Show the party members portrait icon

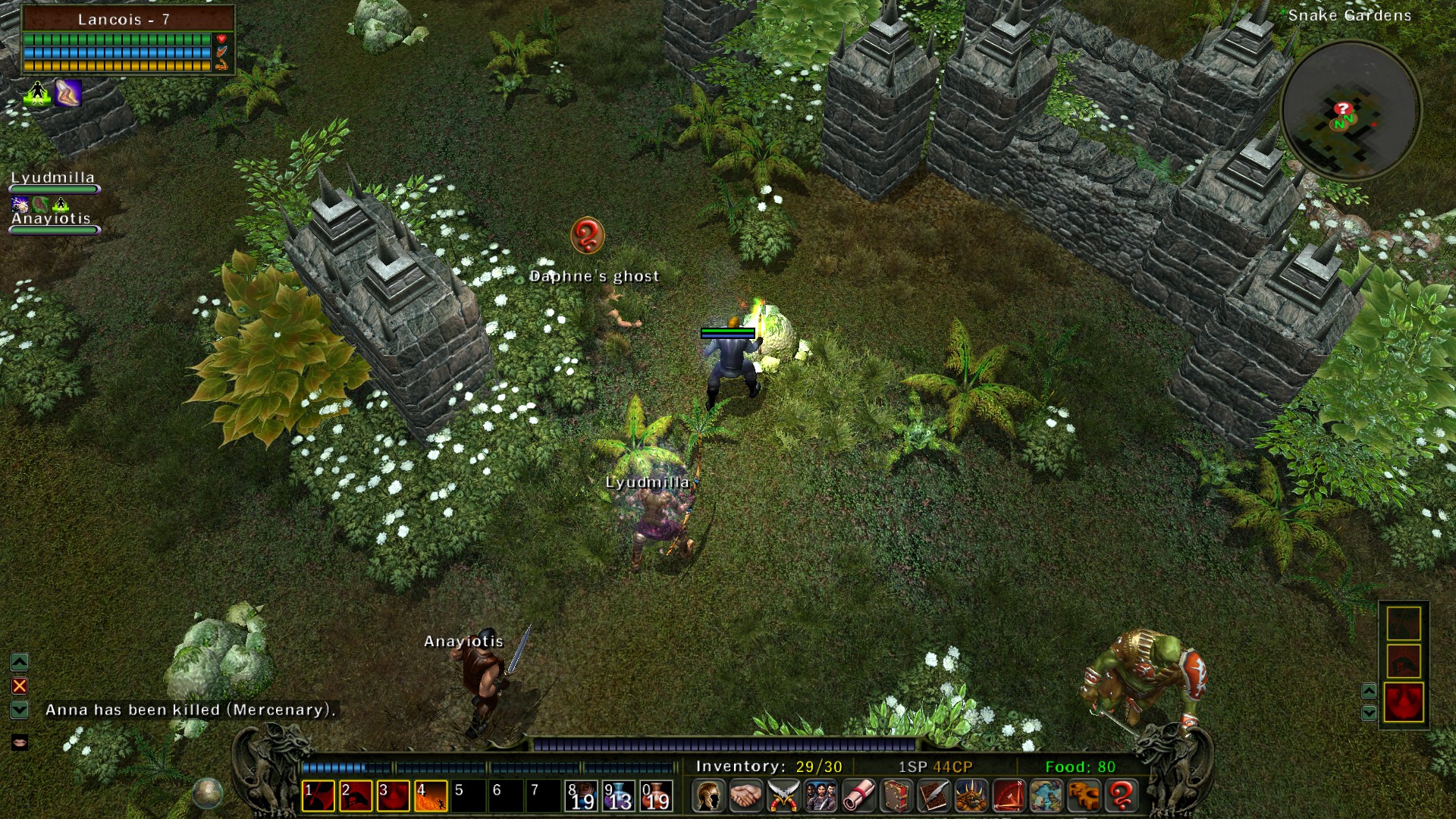click(821, 795)
